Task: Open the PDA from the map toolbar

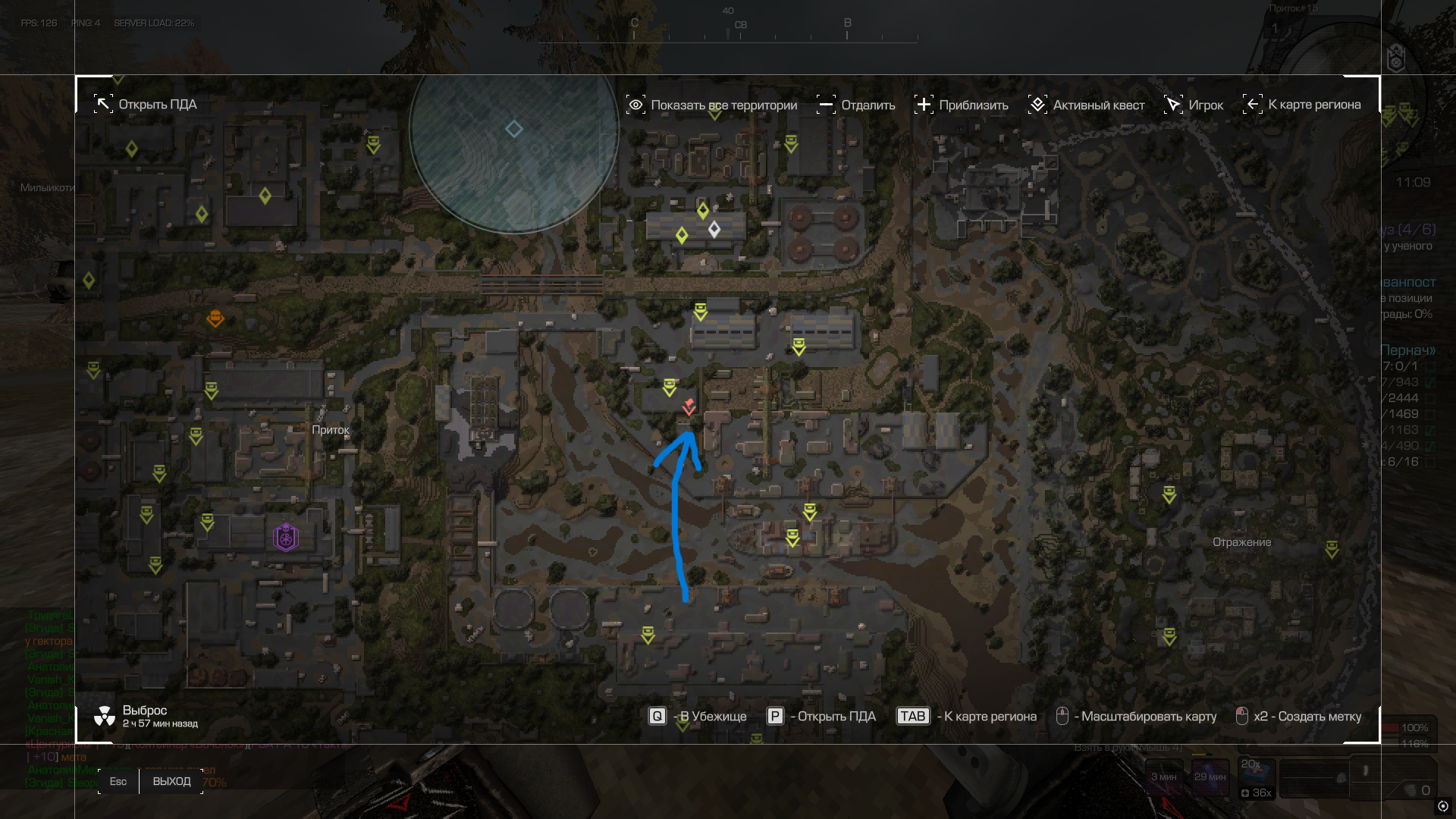Action: point(146,105)
